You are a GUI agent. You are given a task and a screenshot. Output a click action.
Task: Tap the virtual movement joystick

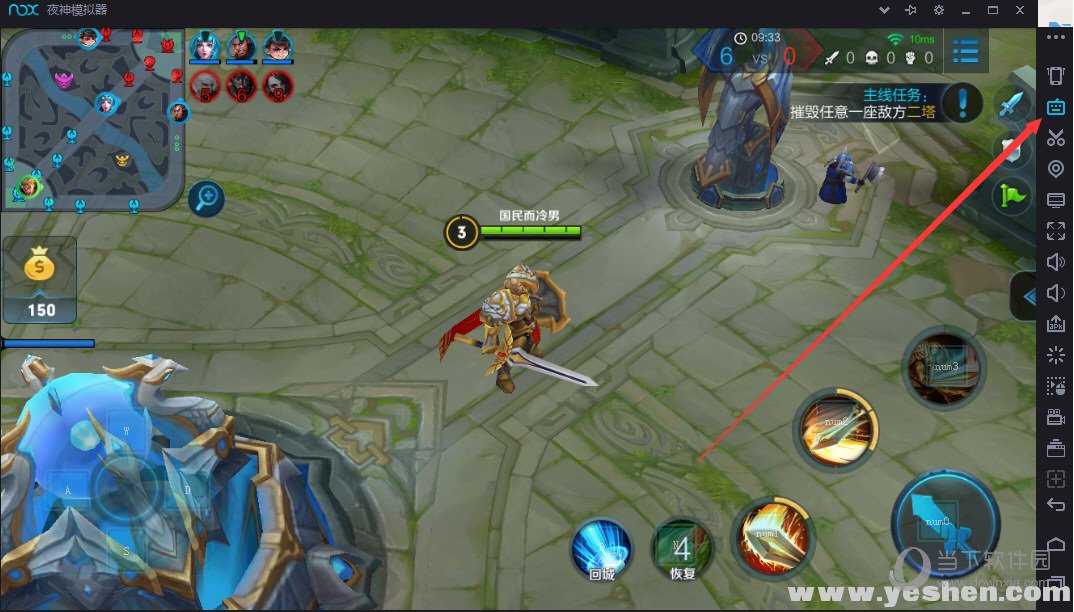click(127, 489)
